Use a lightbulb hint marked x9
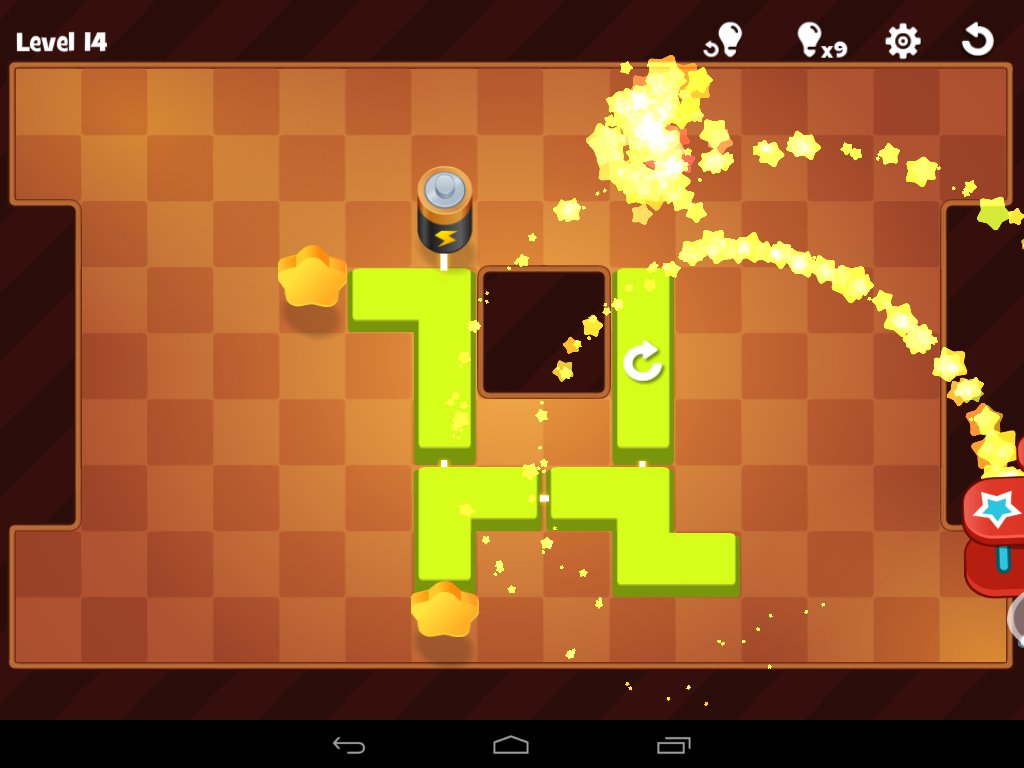 (x=820, y=41)
